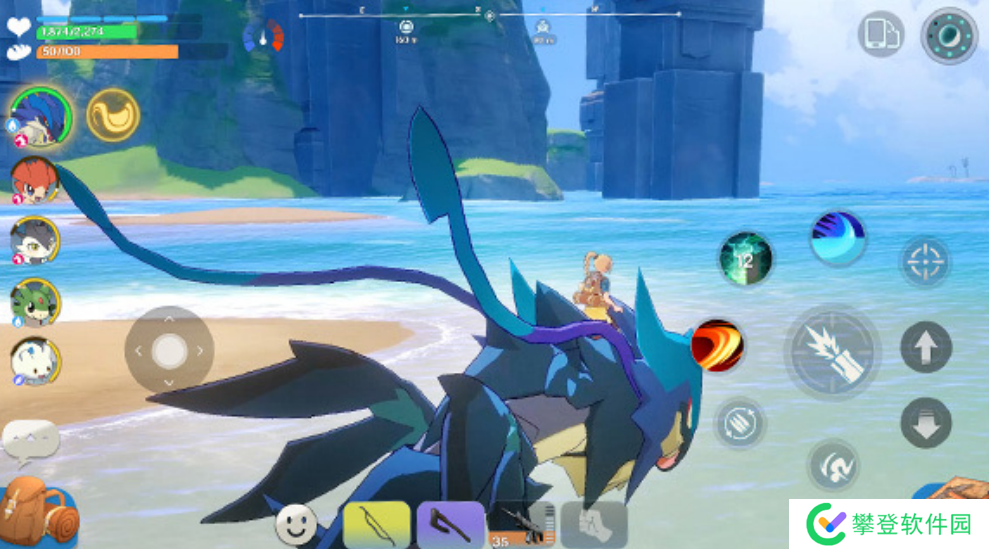The height and width of the screenshot is (549, 989).
Task: Select the bare fist slot
Action: (x=594, y=525)
